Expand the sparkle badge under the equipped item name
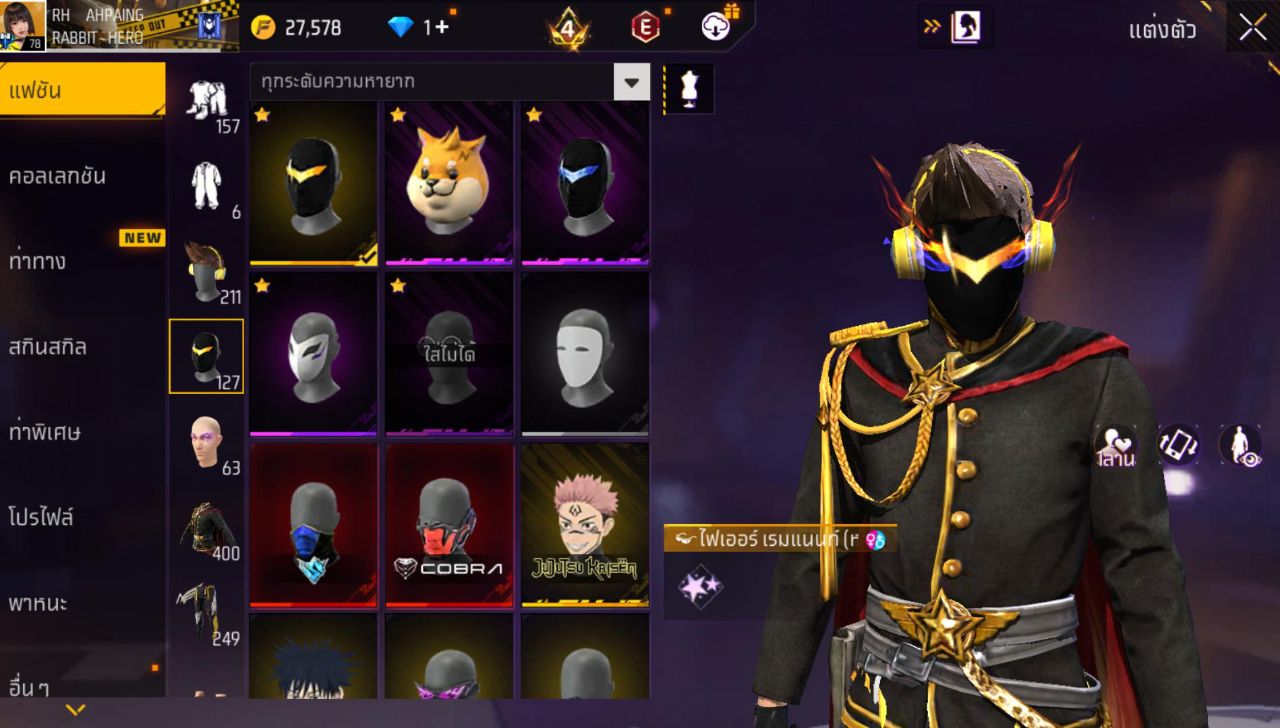The width and height of the screenshot is (1280, 728). 699,586
